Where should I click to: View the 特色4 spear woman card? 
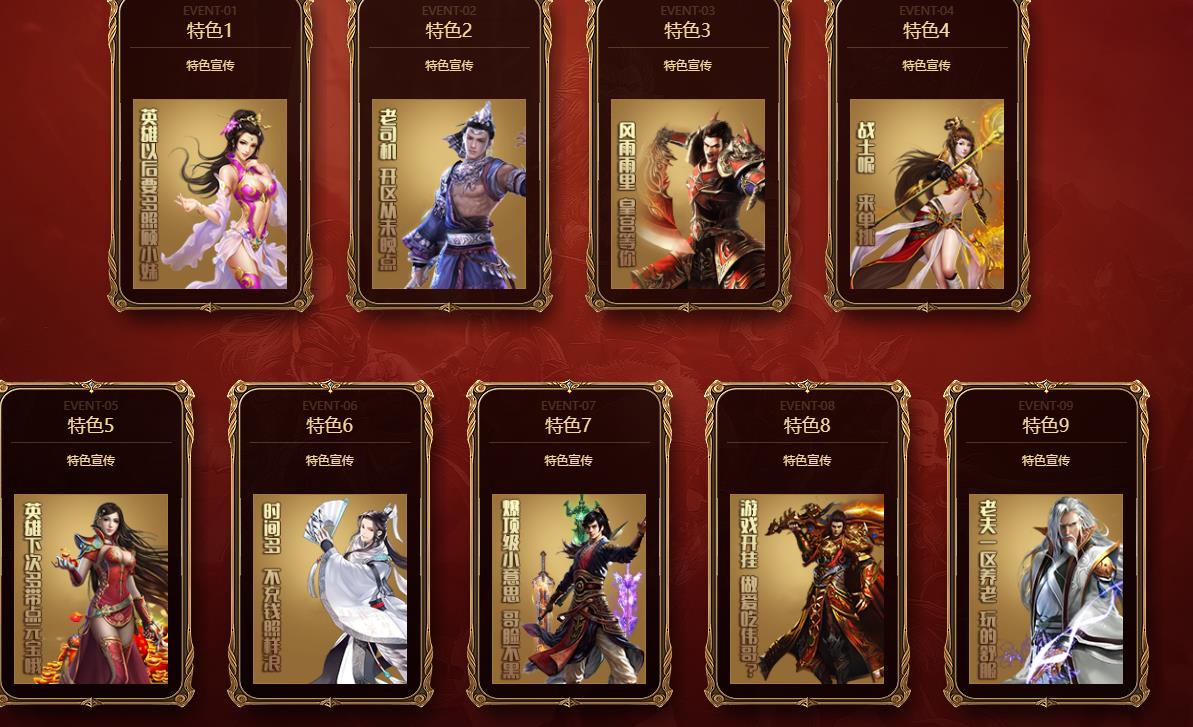(927, 193)
